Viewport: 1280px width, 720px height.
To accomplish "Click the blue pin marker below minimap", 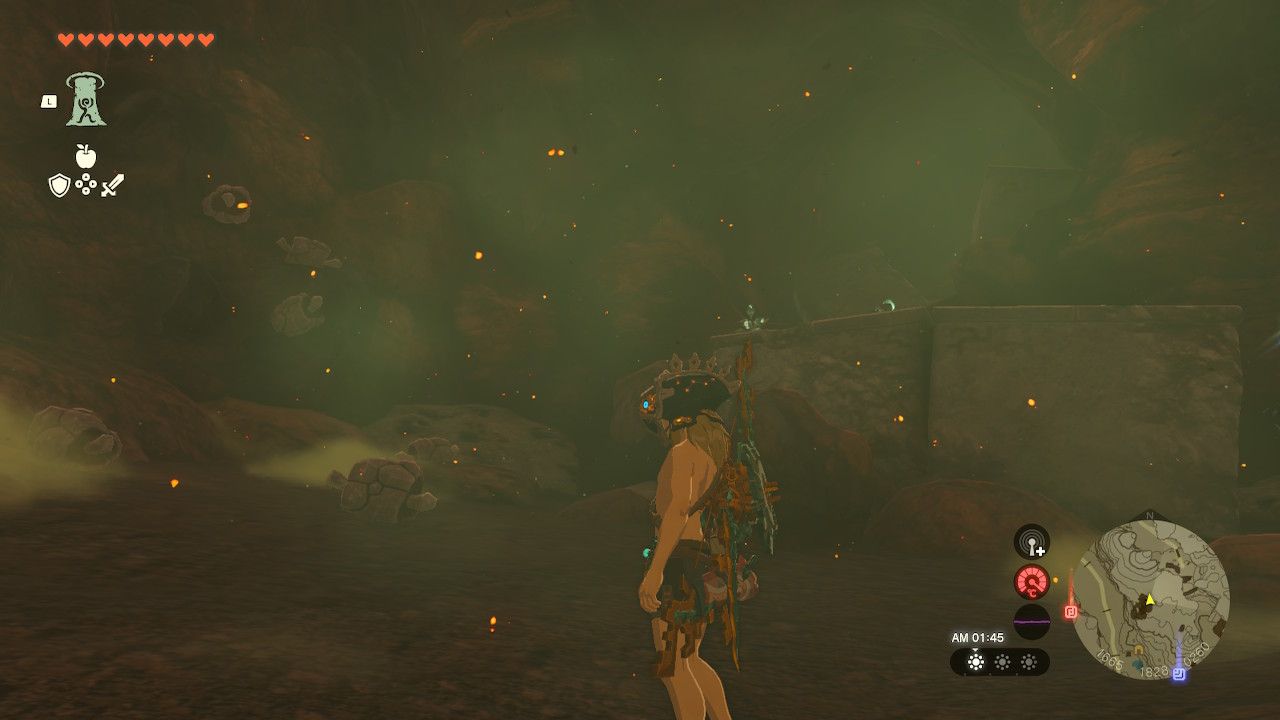I will (1179, 674).
